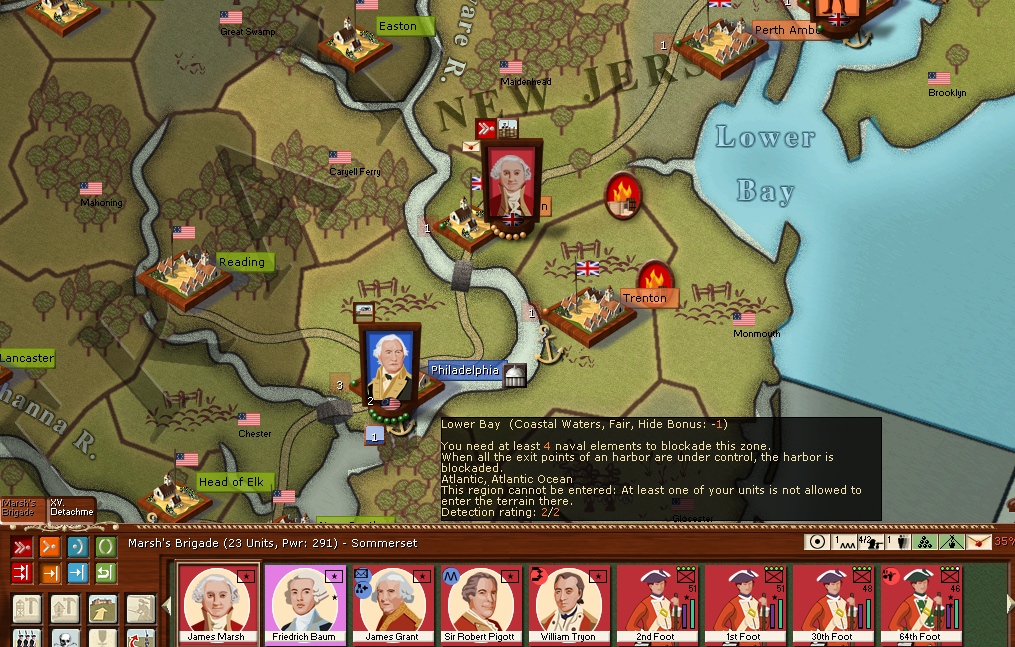Viewport: 1015px width, 647px height.
Task: Select the British army stack near Trenton
Action: tap(512, 183)
